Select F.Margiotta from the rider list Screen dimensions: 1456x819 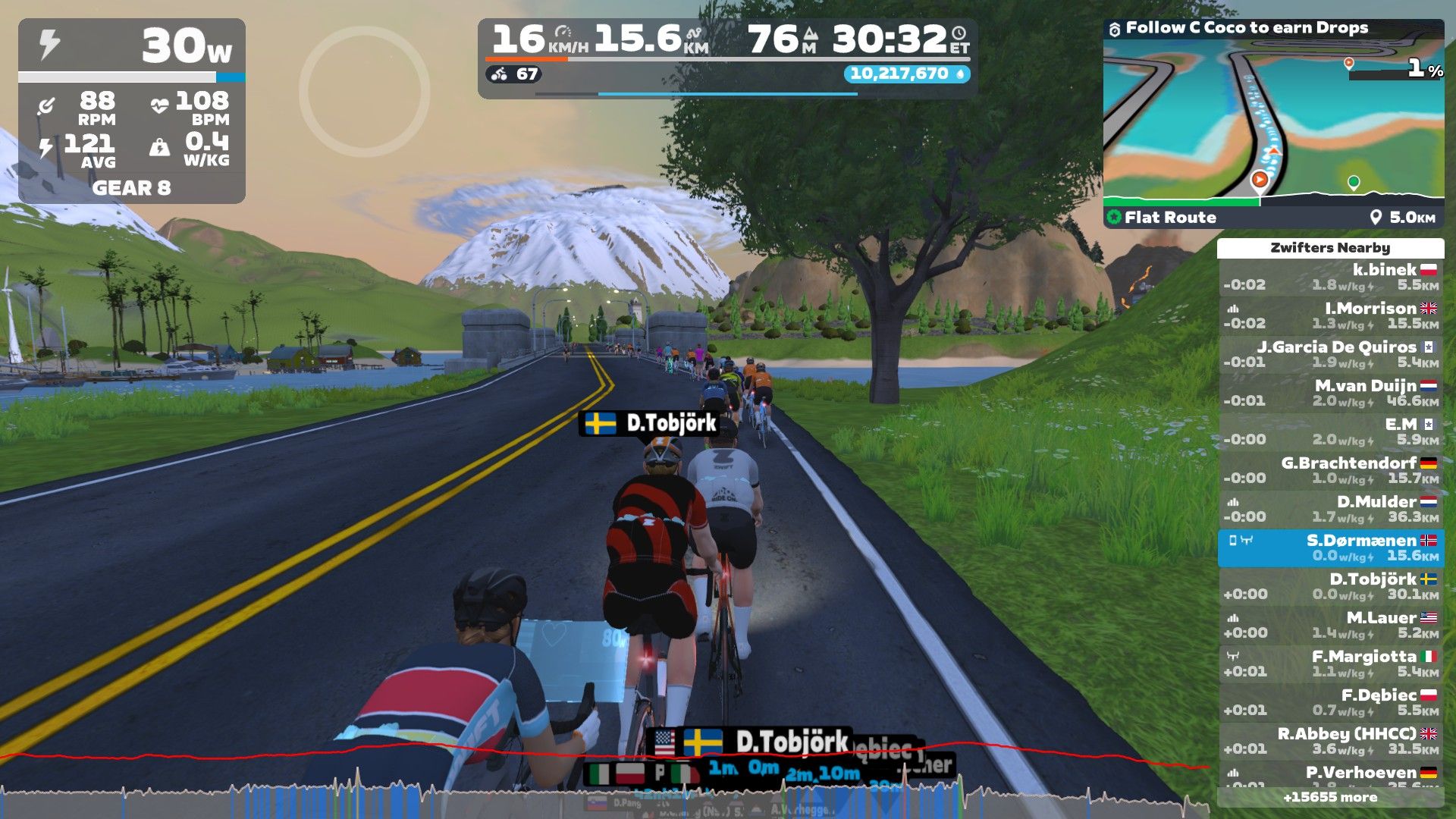1331,664
